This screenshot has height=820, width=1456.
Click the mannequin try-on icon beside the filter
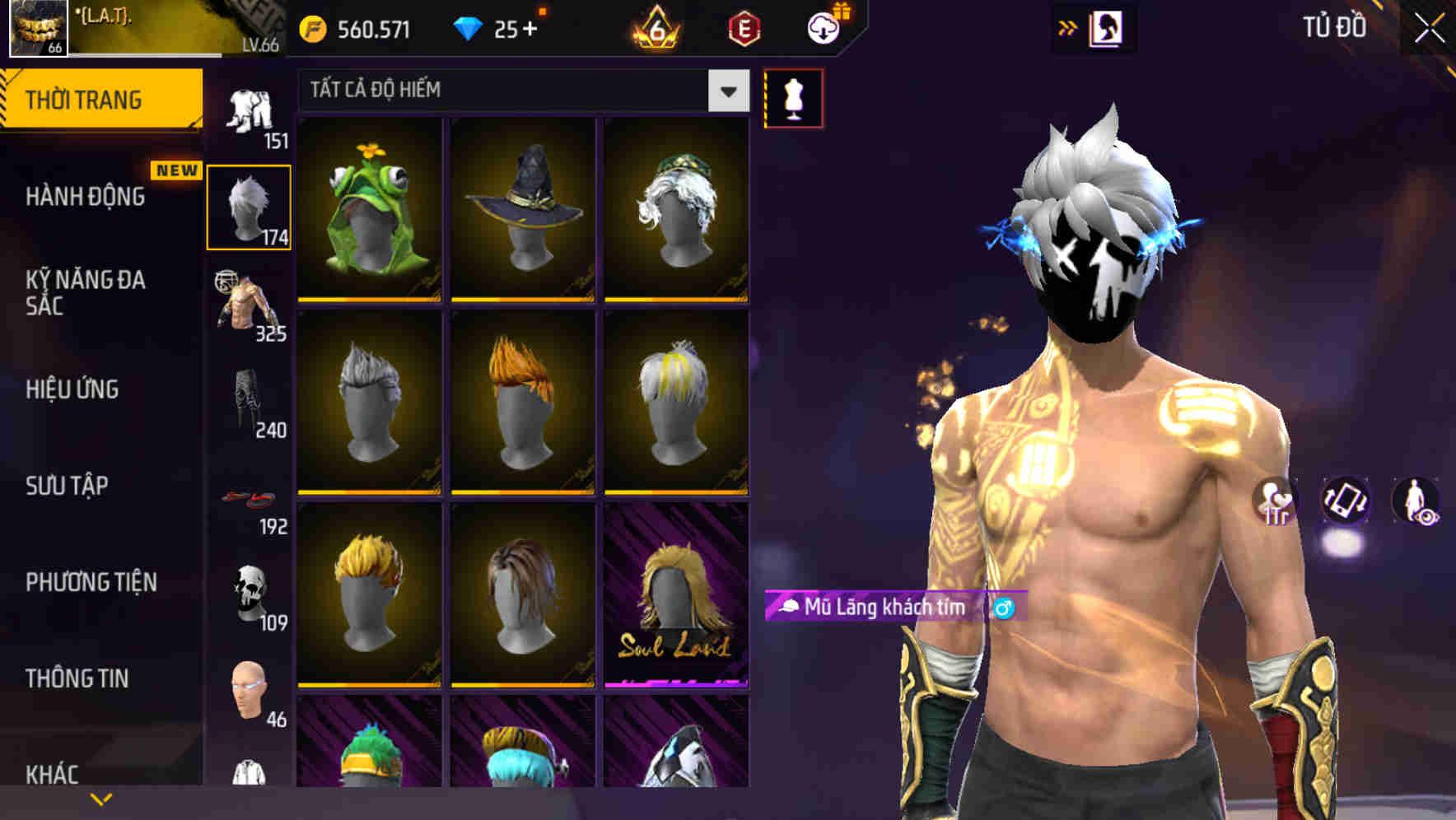click(792, 96)
